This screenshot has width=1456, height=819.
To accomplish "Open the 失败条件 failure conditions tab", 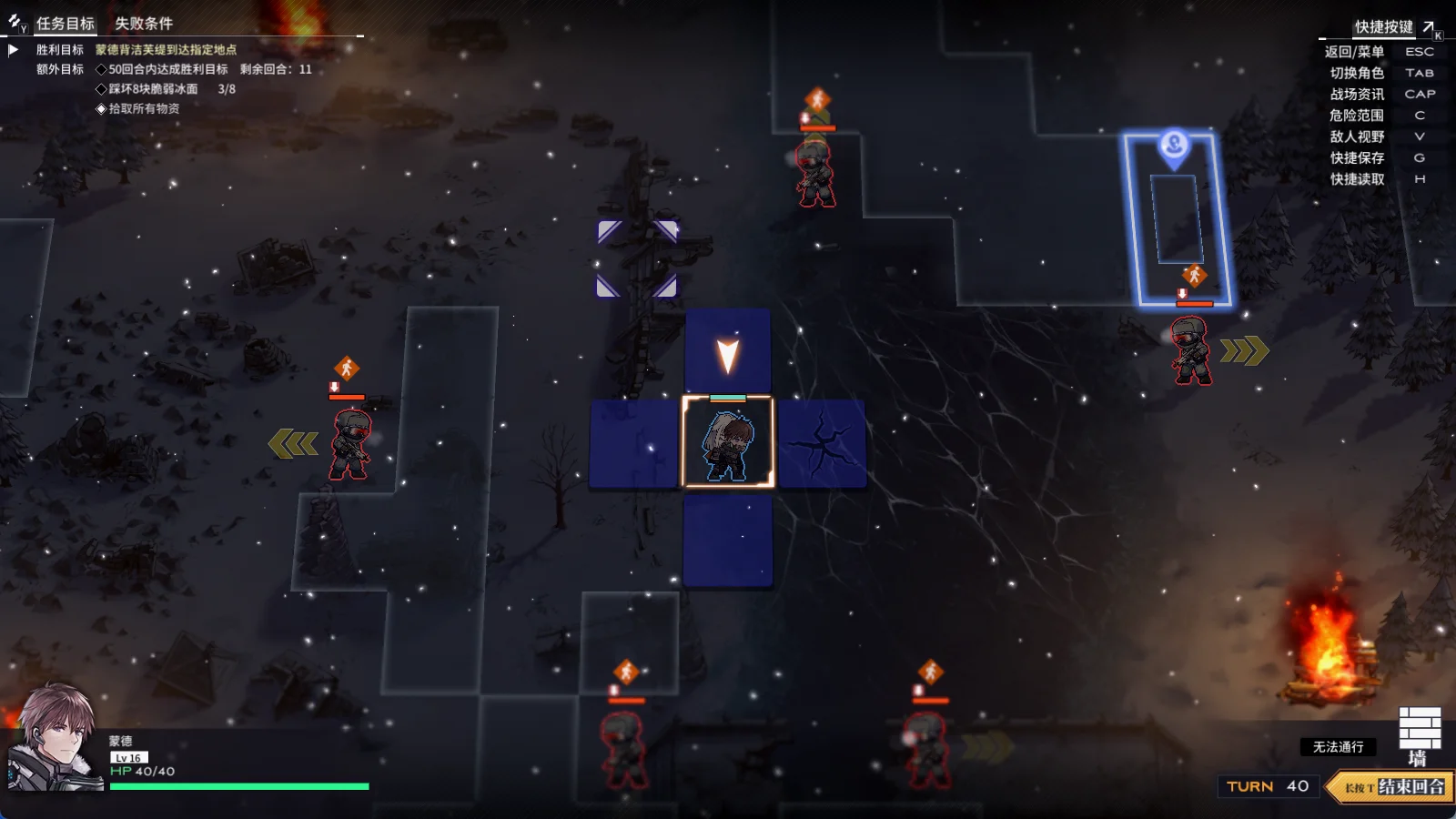I will (143, 24).
